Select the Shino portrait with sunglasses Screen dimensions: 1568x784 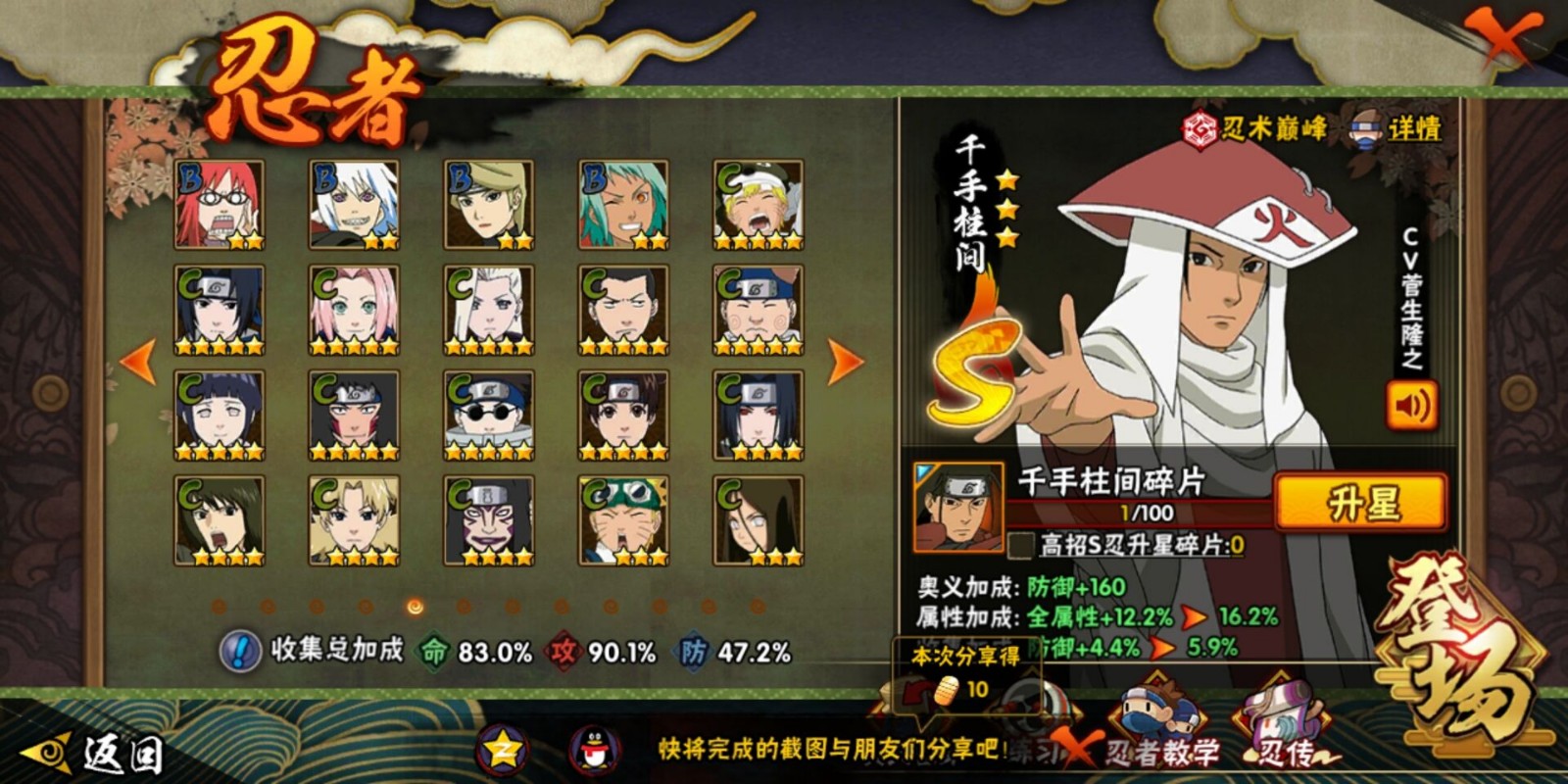tap(488, 416)
